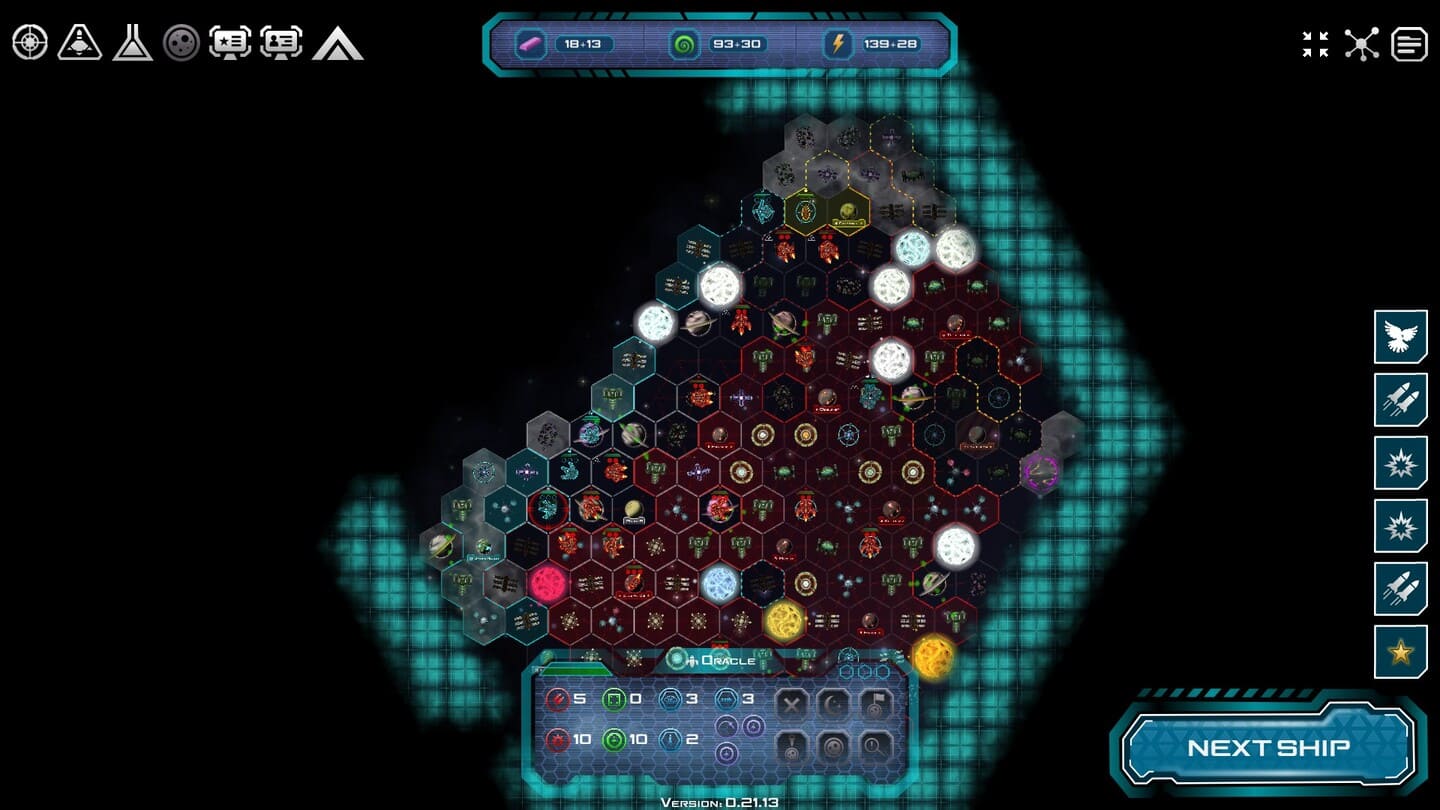The height and width of the screenshot is (810, 1440).
Task: Click the pin-on-planet action button
Action: [792, 745]
